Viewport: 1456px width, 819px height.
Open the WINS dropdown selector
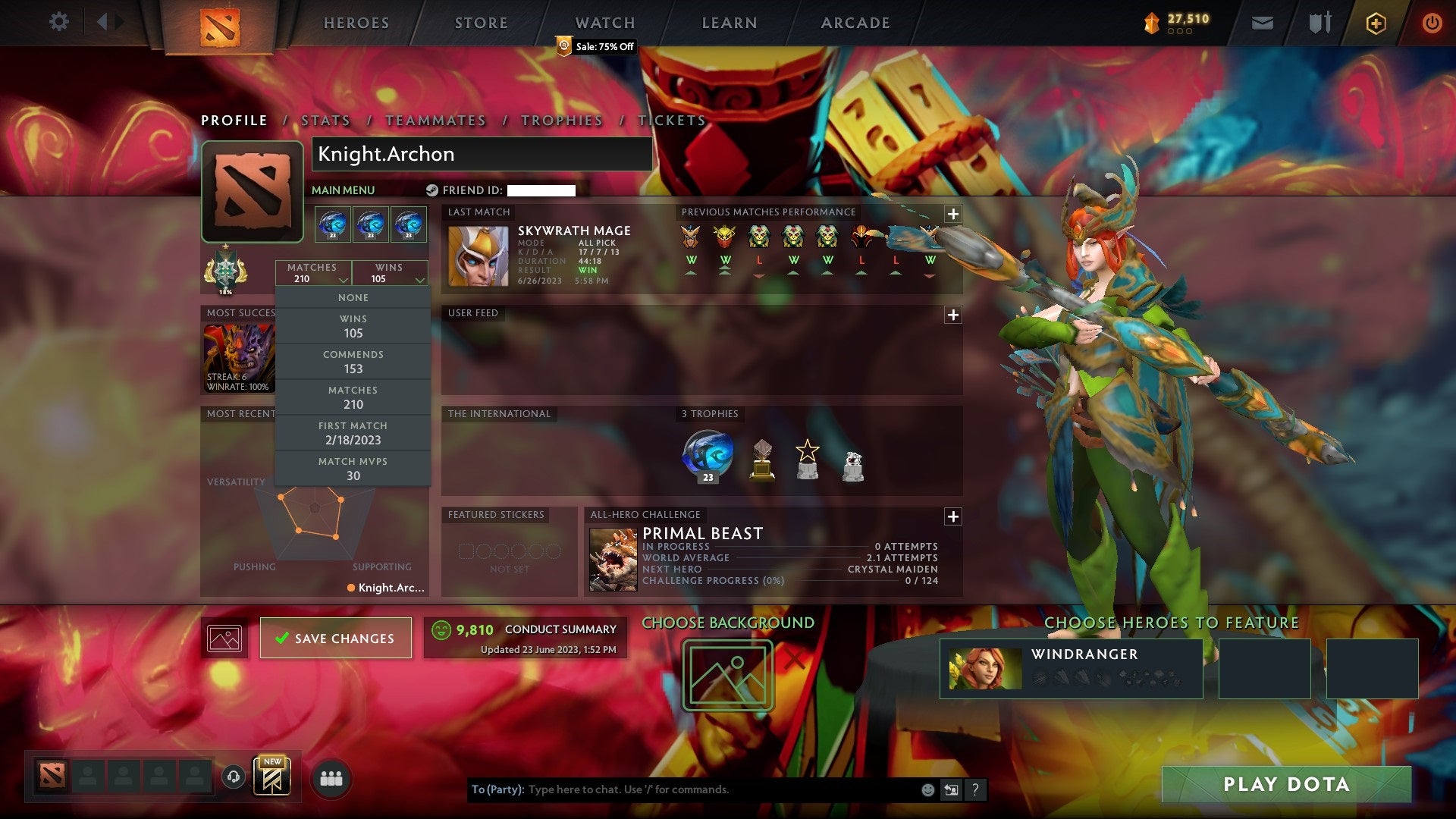coord(390,273)
